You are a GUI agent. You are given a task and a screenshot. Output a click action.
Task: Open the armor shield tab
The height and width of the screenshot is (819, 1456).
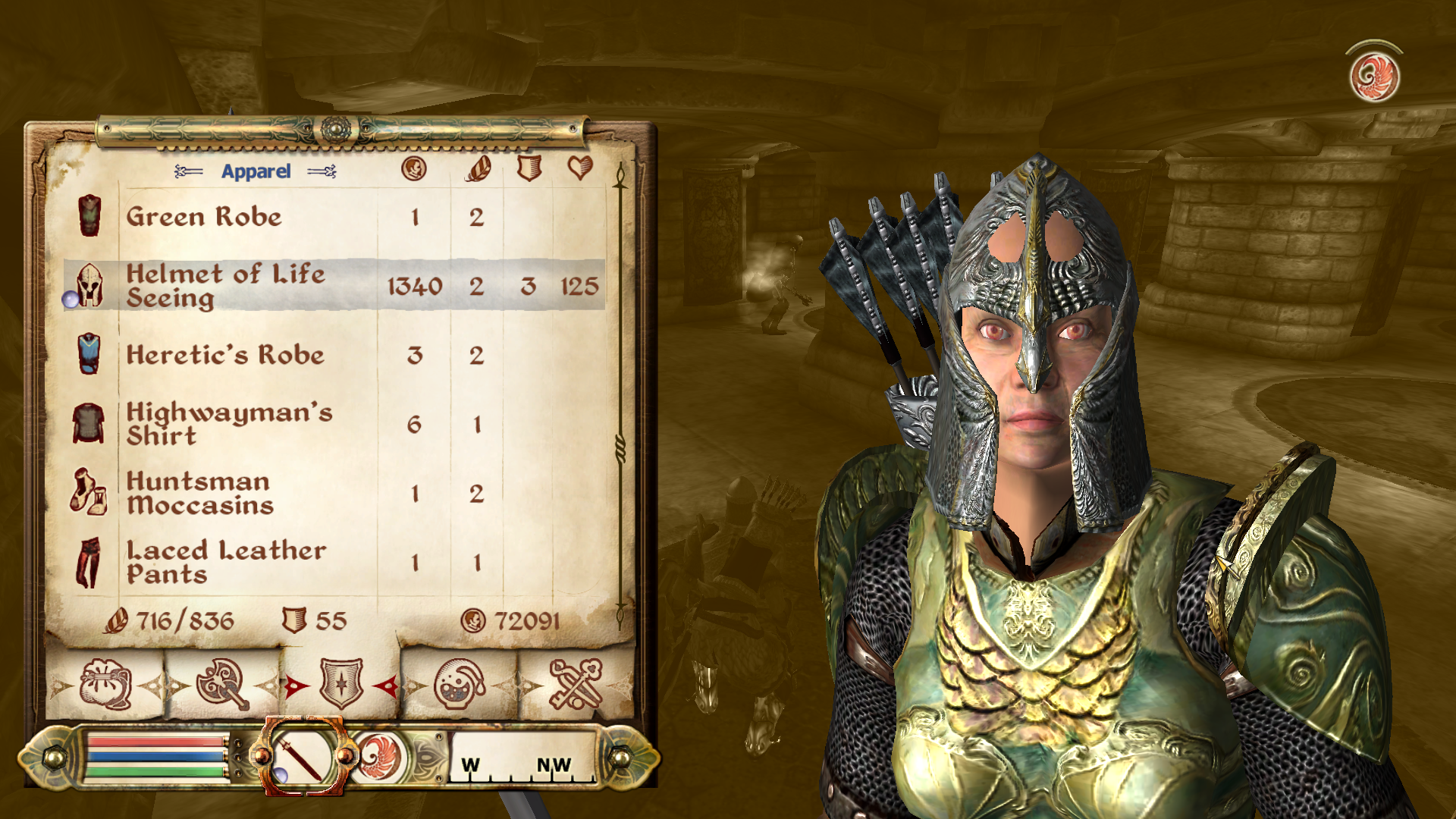341,685
